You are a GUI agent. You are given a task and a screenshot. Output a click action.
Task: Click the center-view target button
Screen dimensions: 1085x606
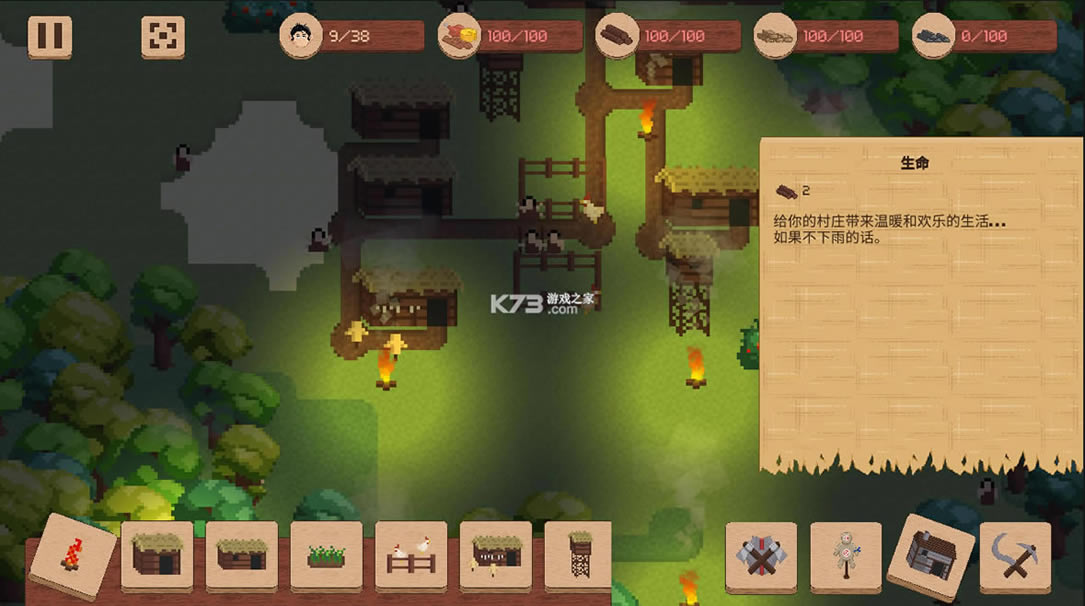tap(163, 37)
